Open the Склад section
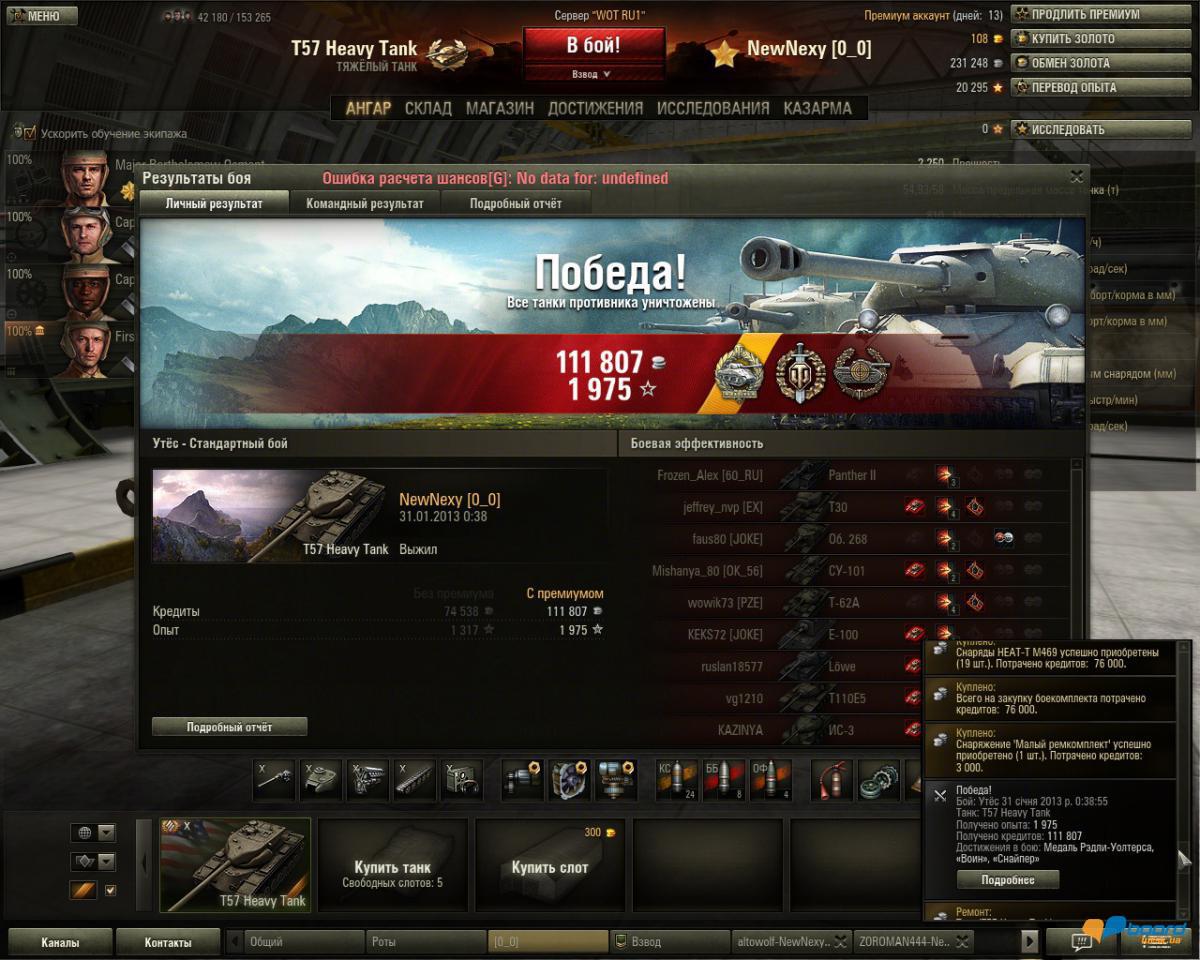Screen dimensions: 1200x960 (x=428, y=108)
